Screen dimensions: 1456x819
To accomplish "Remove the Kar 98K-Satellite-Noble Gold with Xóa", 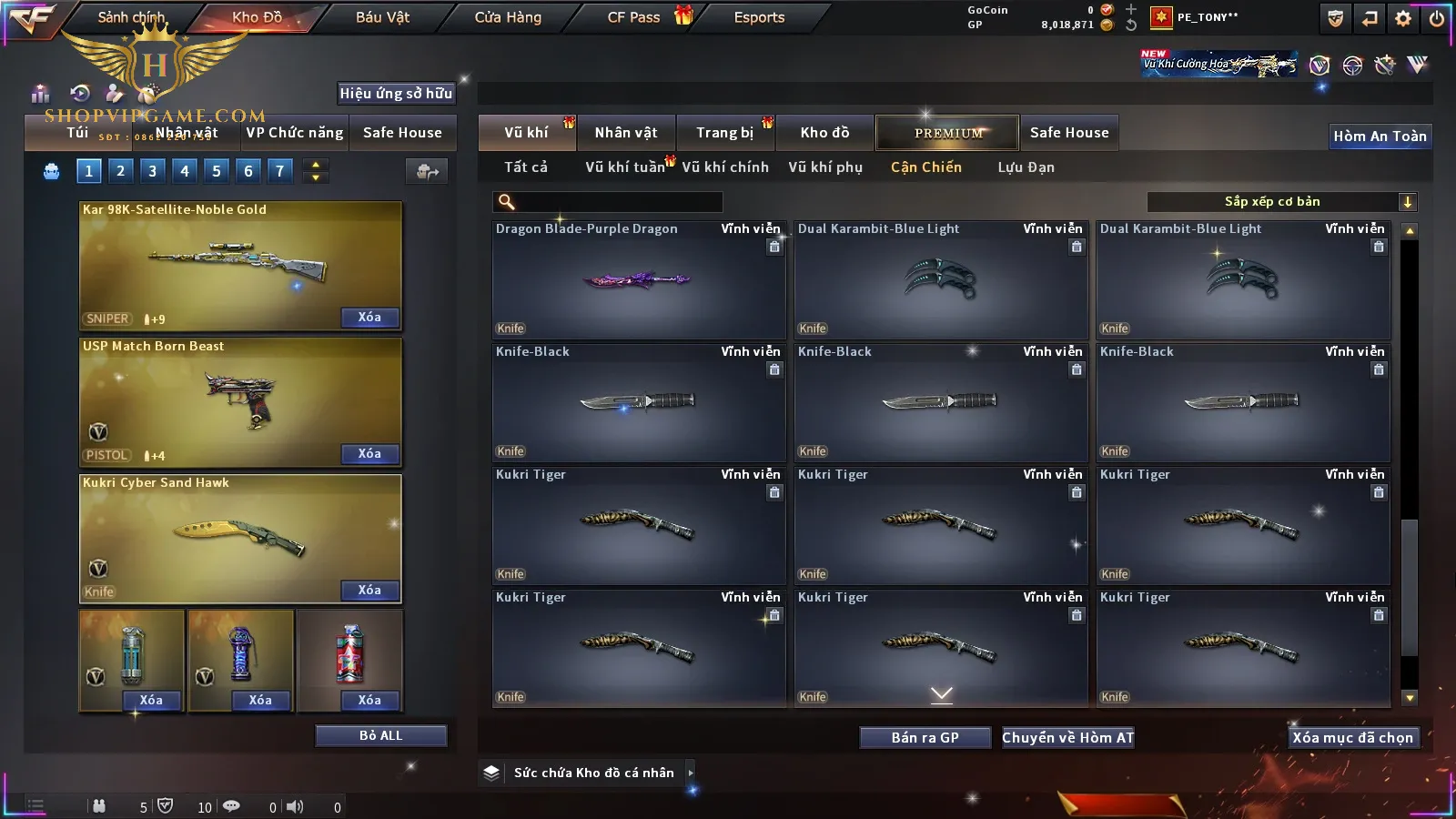I will 369,318.
